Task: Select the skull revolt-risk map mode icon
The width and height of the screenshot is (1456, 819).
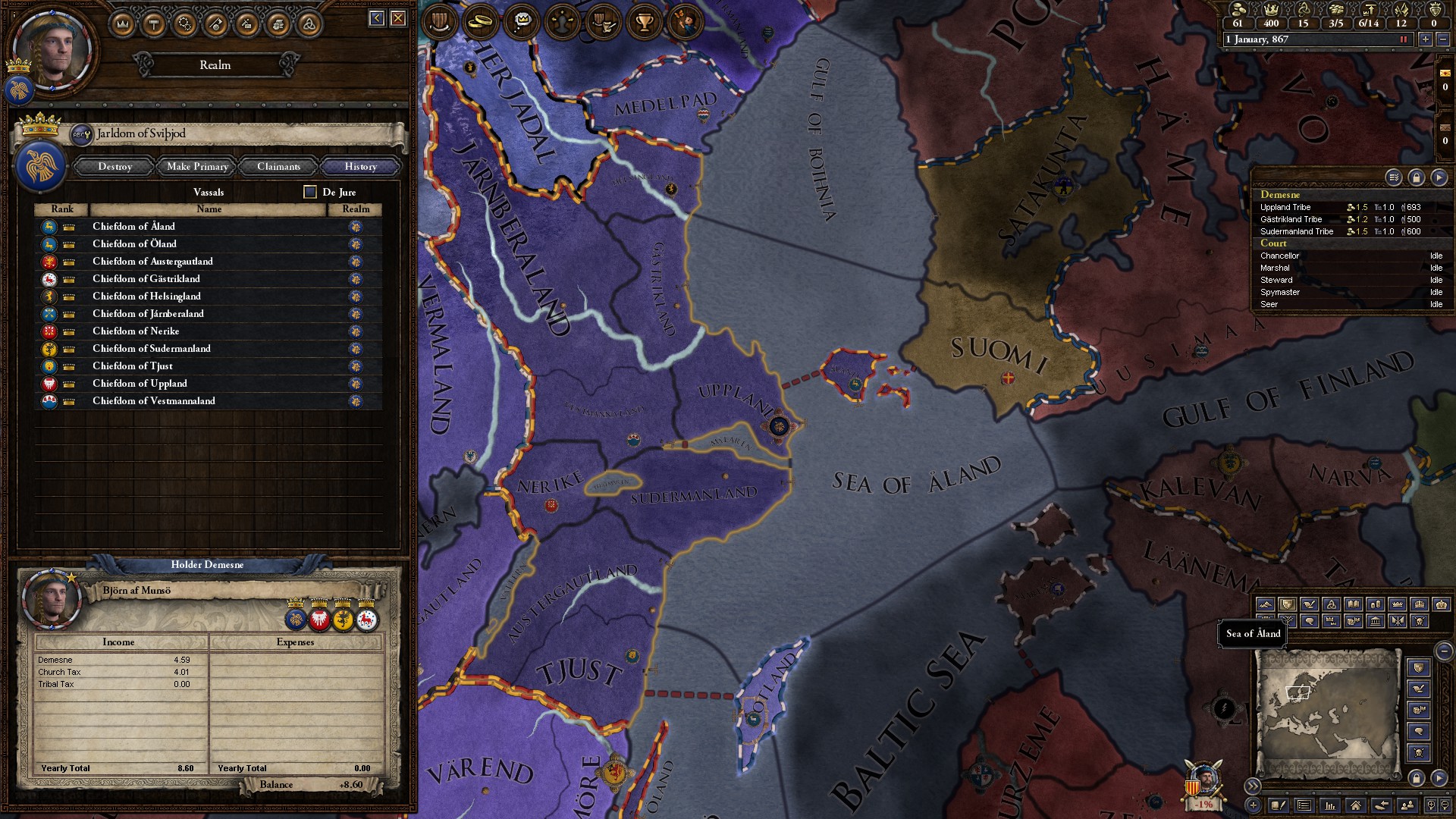Action: (1421, 622)
